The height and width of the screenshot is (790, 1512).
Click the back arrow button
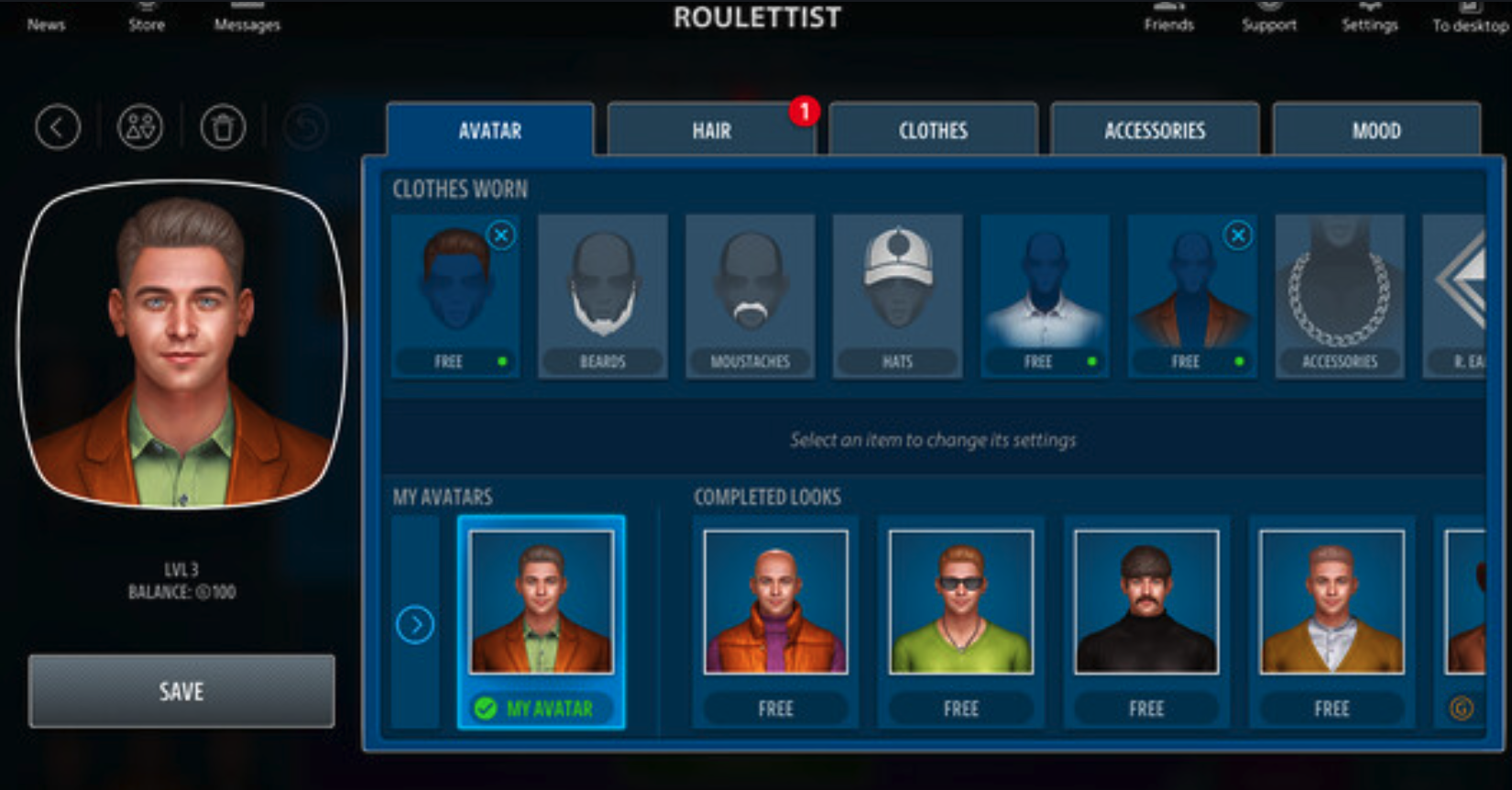[x=58, y=127]
